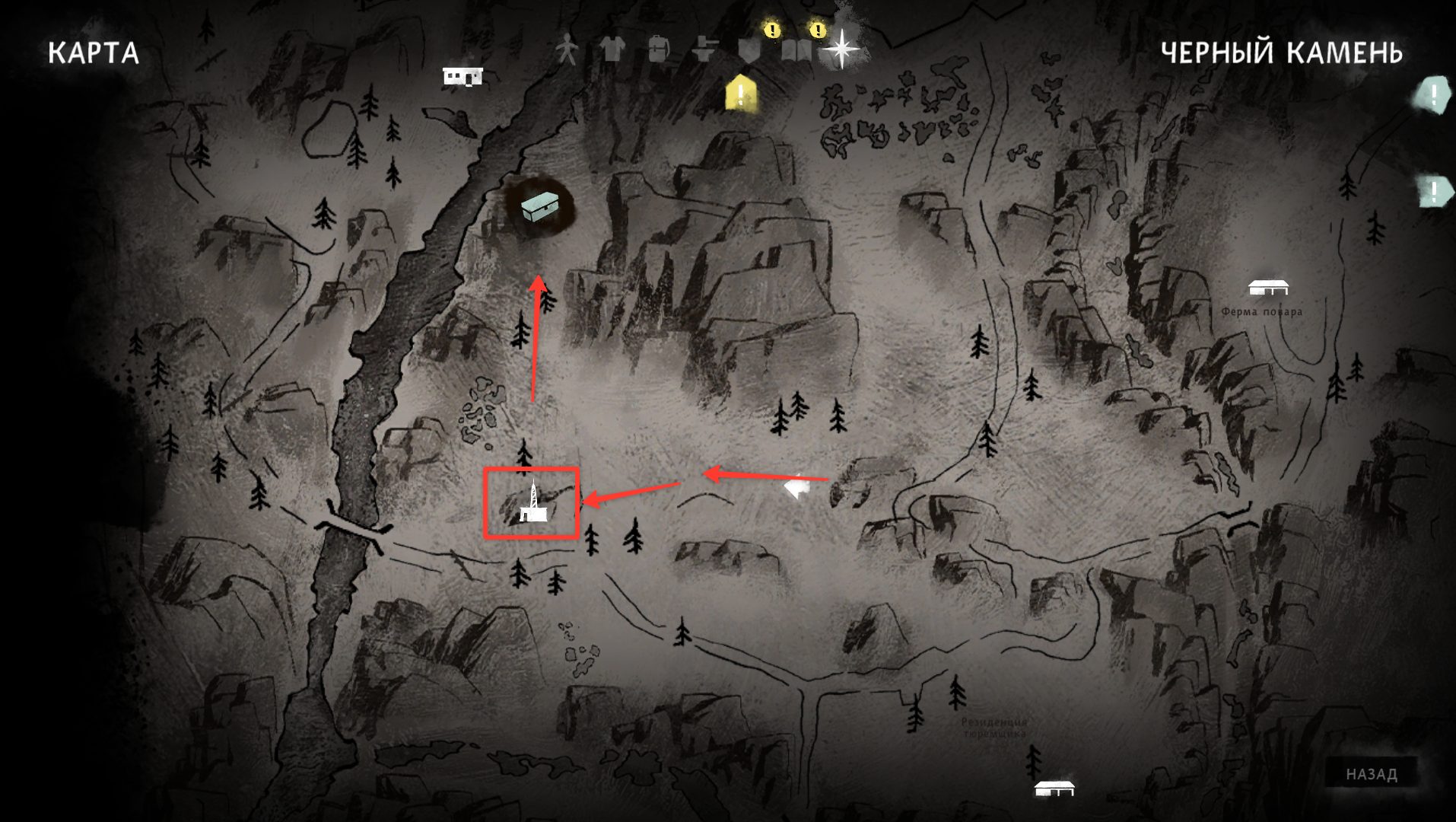Open the shield badge tab

(x=750, y=50)
